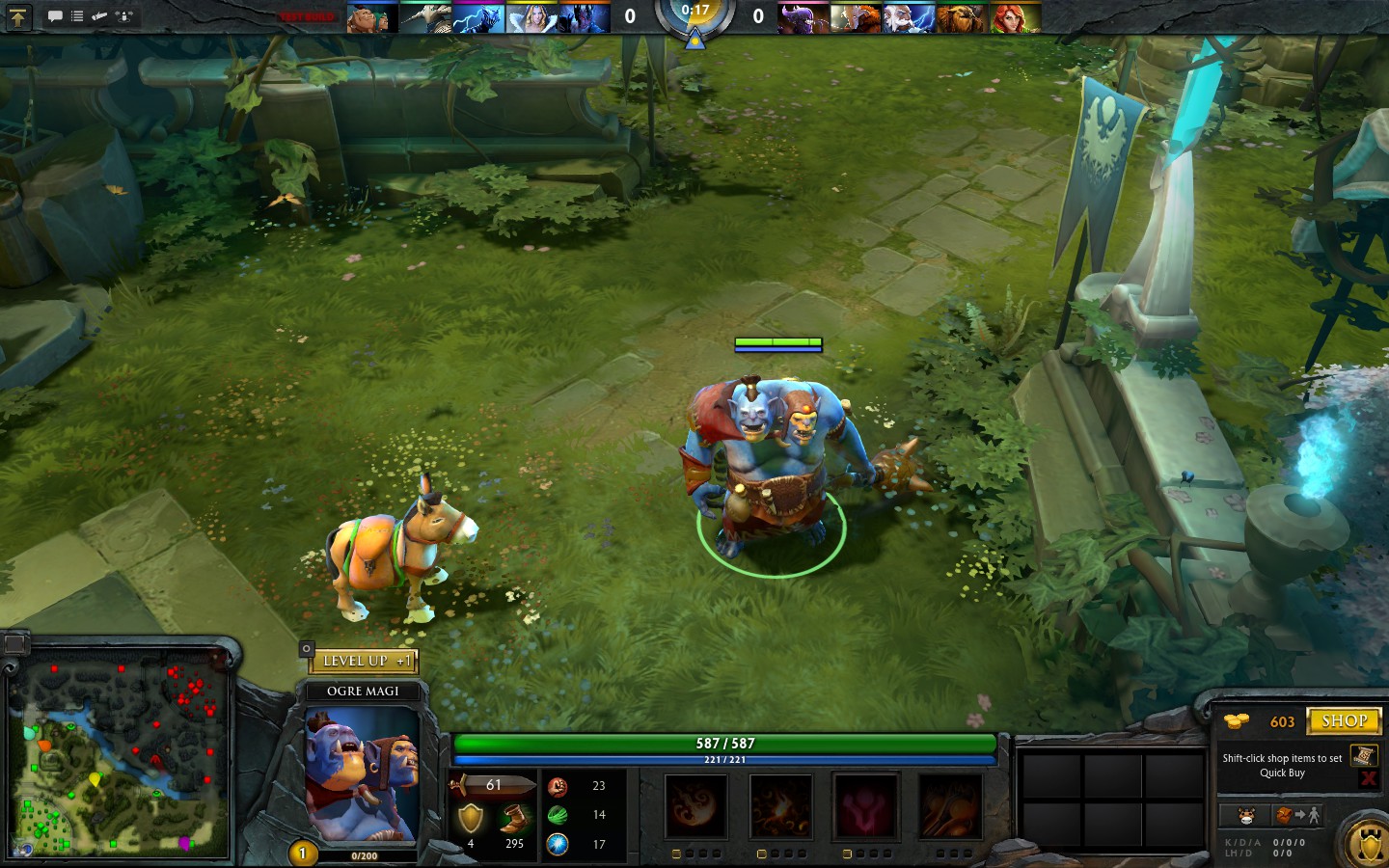Select the Fireblast ability icon
The image size is (1389, 868).
(695, 807)
